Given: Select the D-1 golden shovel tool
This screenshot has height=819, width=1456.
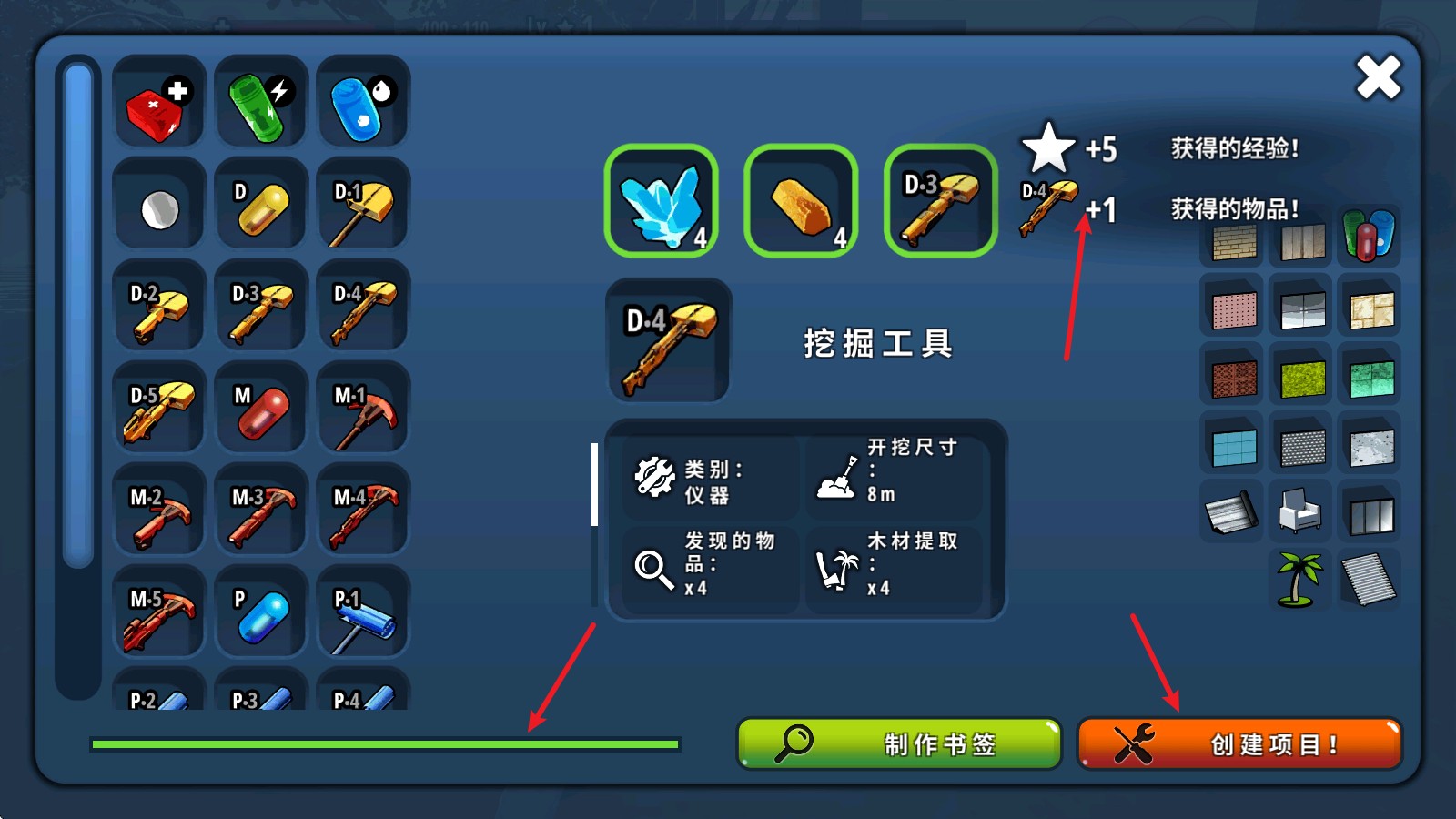Looking at the screenshot, I should point(362,203).
